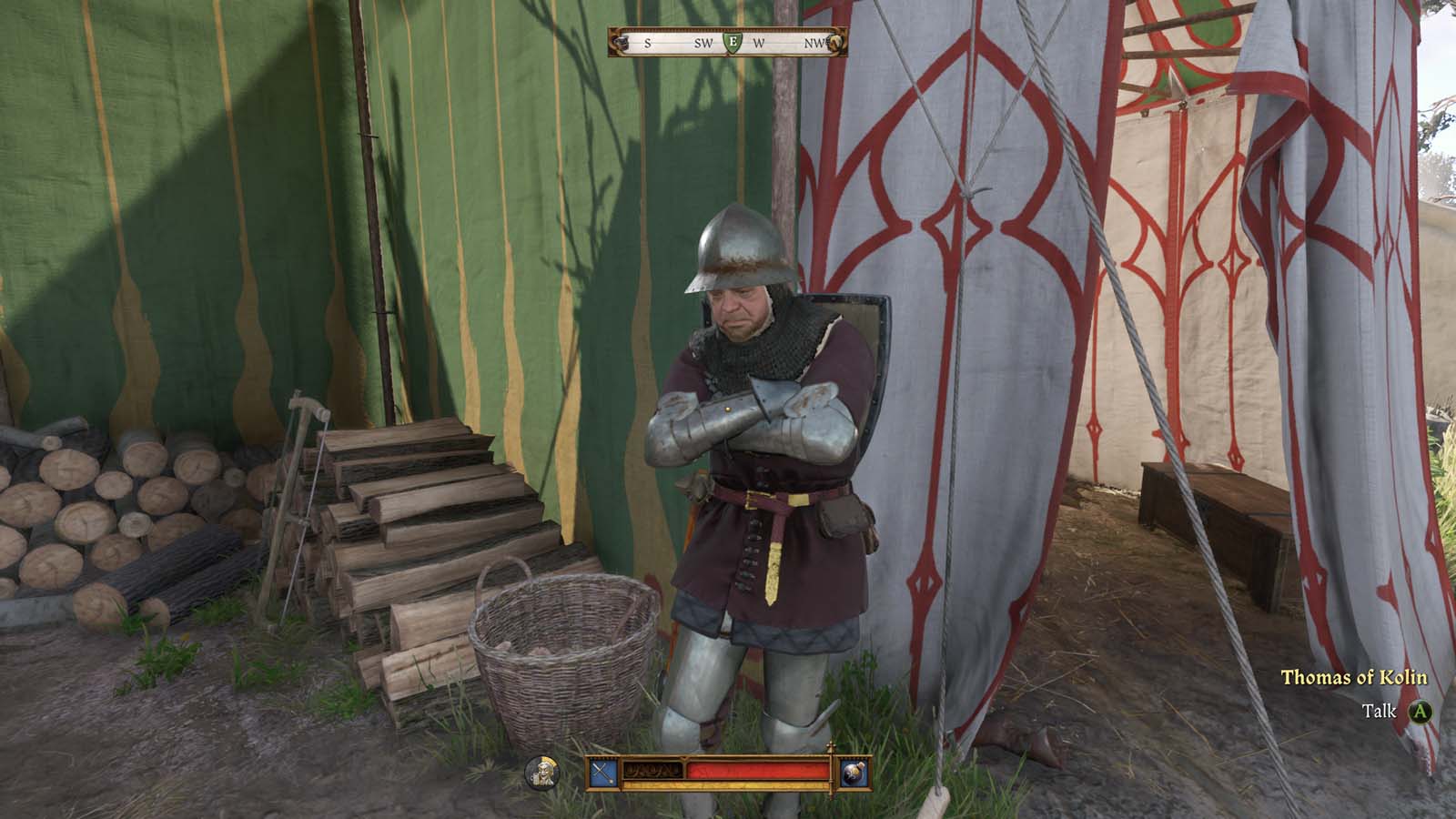Select the W direction marker on compass
Screen dimensions: 1456x819
[x=759, y=43]
